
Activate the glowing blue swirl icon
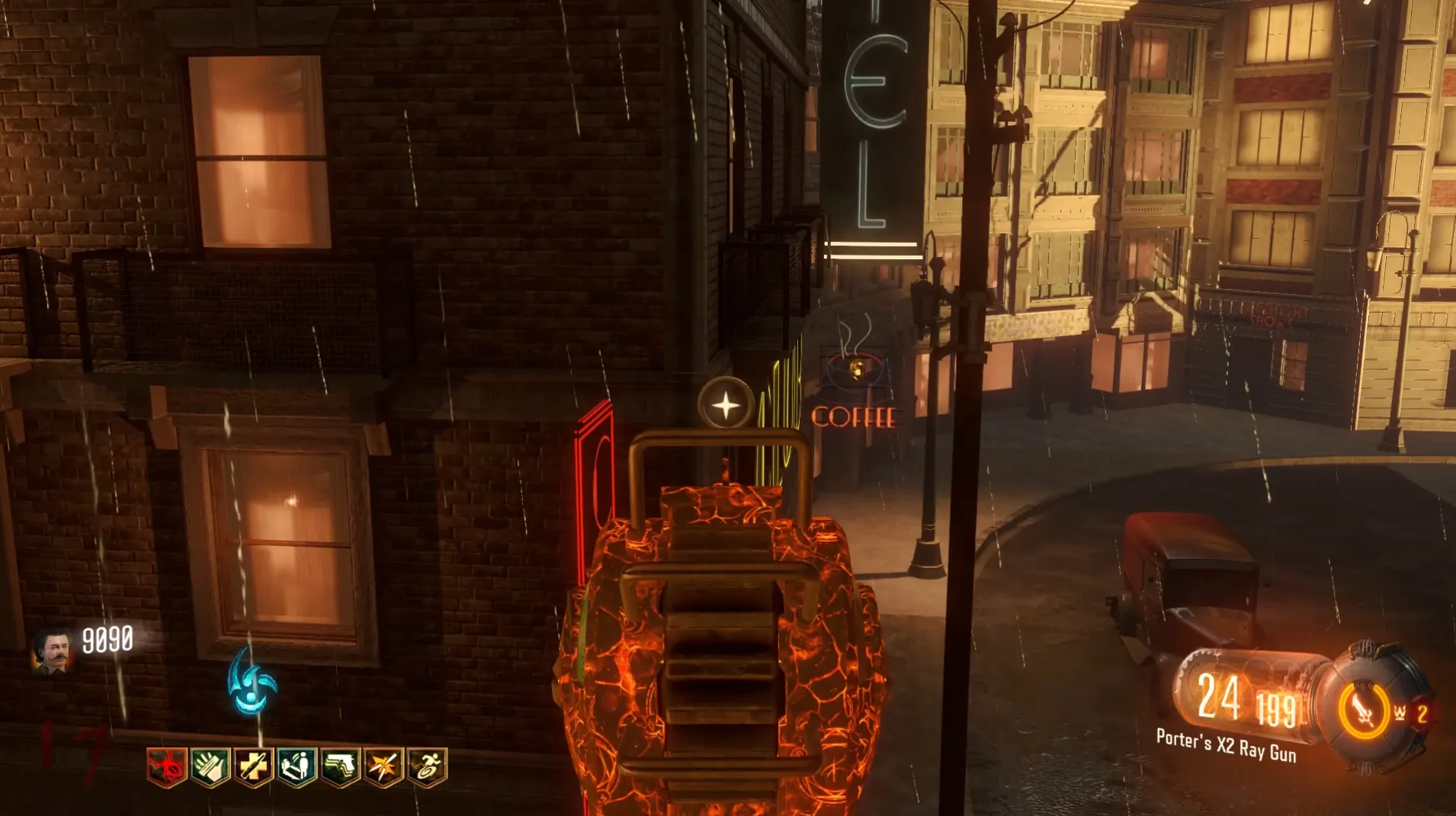pyautogui.click(x=252, y=682)
